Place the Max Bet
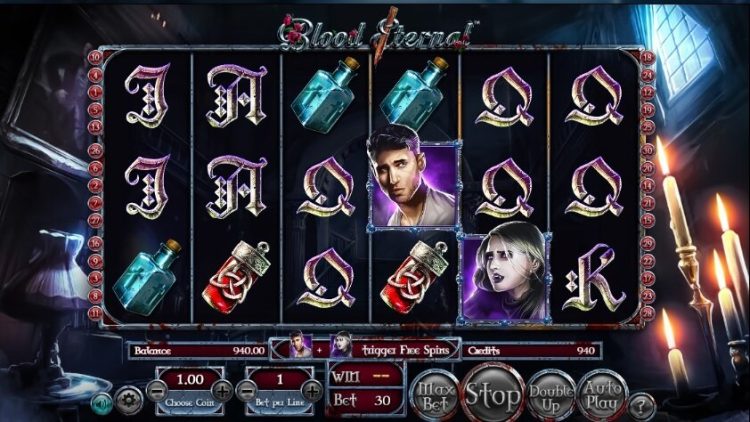Screen dimensions: 750x422 432,393
